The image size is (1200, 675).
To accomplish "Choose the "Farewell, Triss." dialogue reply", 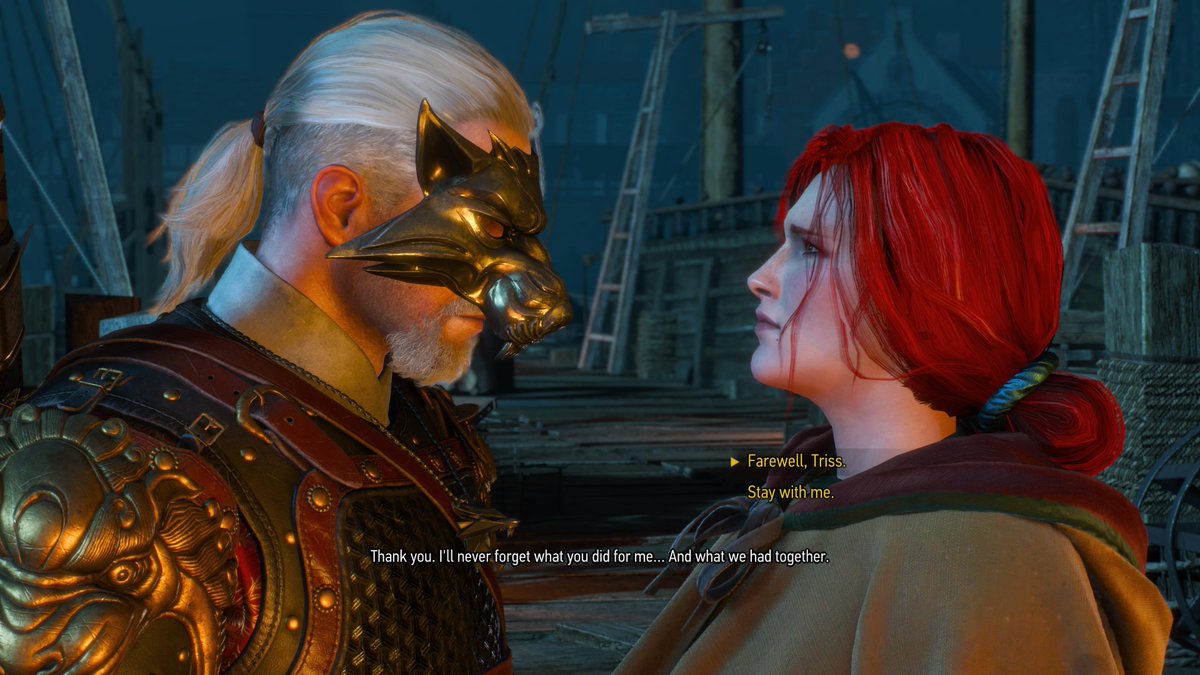I will point(796,461).
